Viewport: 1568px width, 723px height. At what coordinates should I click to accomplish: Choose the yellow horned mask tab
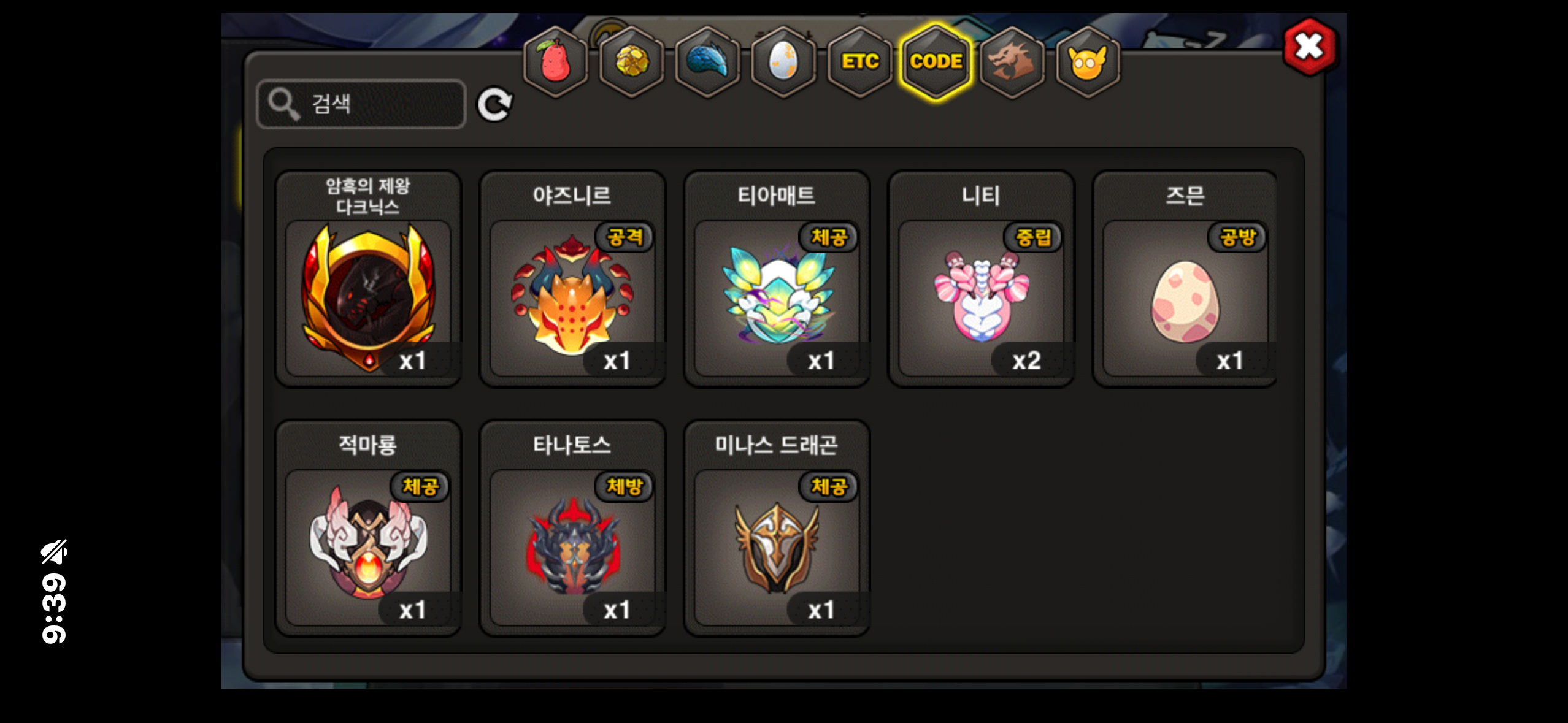[1088, 62]
